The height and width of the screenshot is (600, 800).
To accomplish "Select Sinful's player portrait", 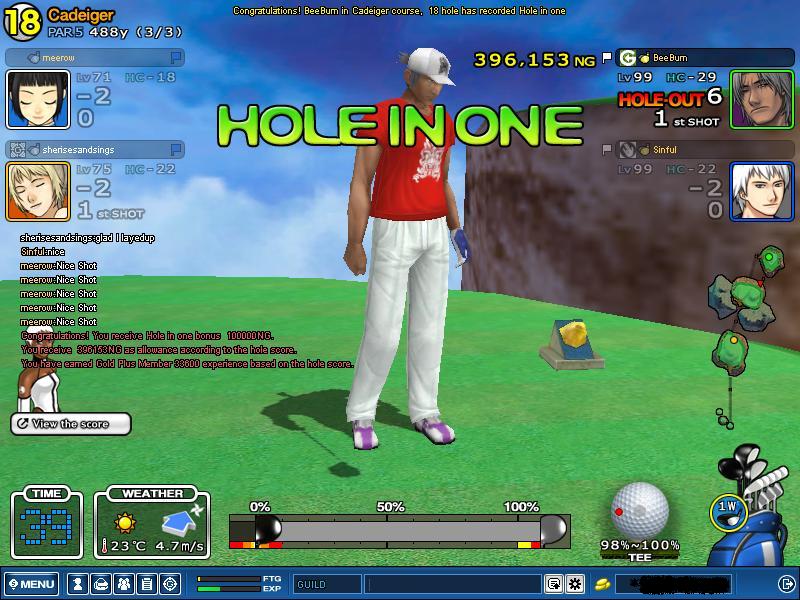I will pos(761,191).
